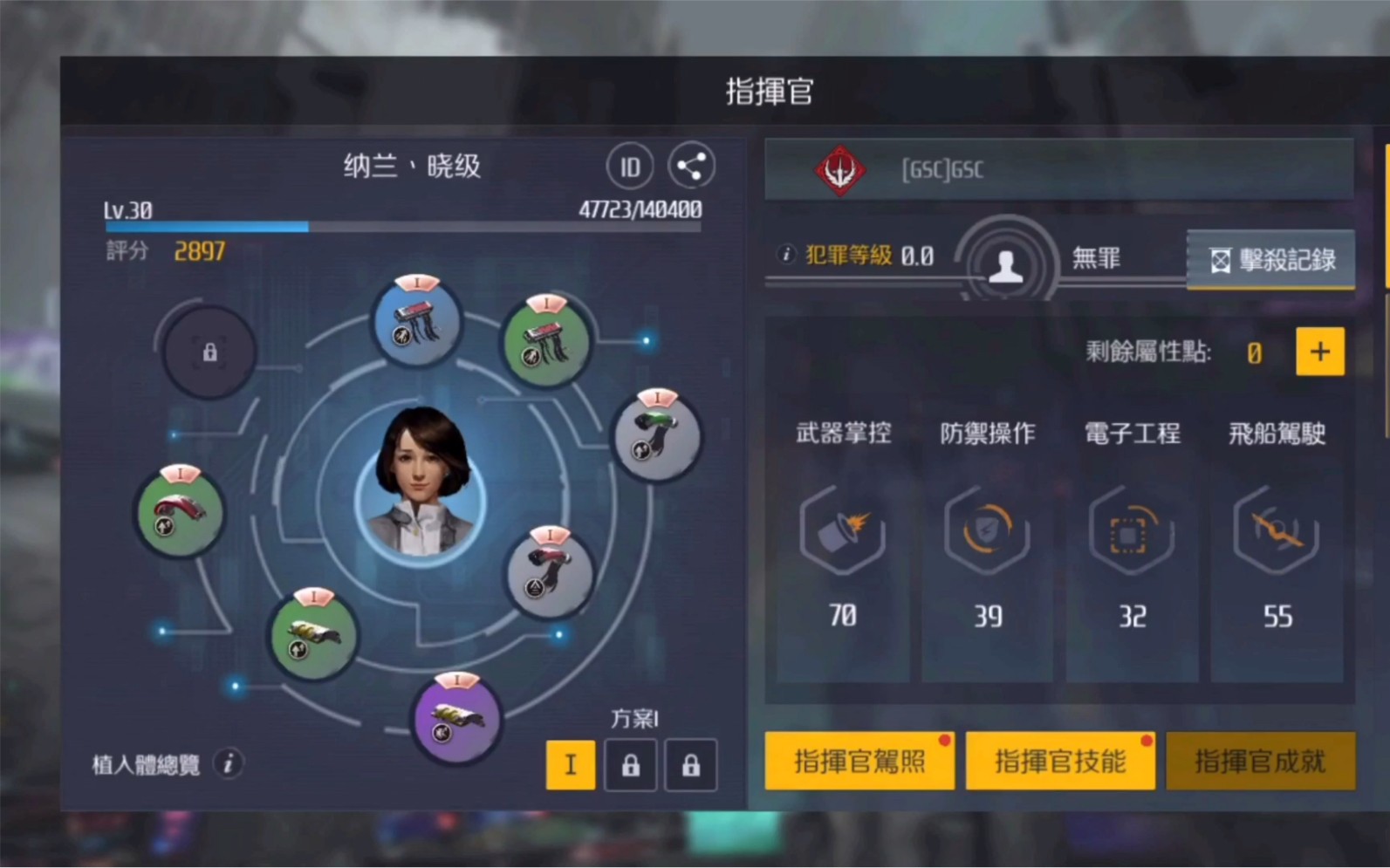Click the Lv.30 experience progress bar
1390x868 pixels.
pos(401,227)
